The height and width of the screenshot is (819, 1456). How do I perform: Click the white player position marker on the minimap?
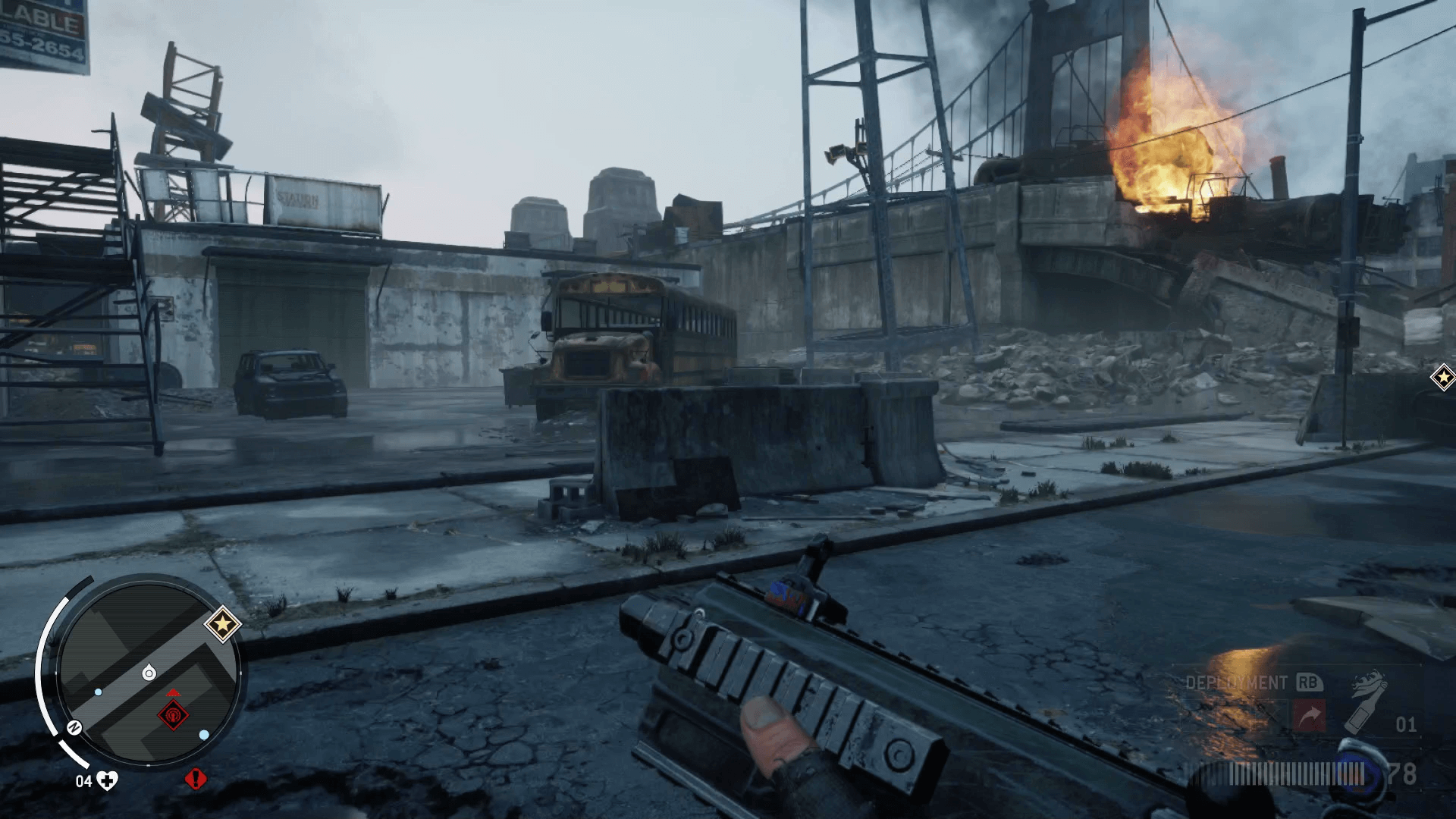149,672
